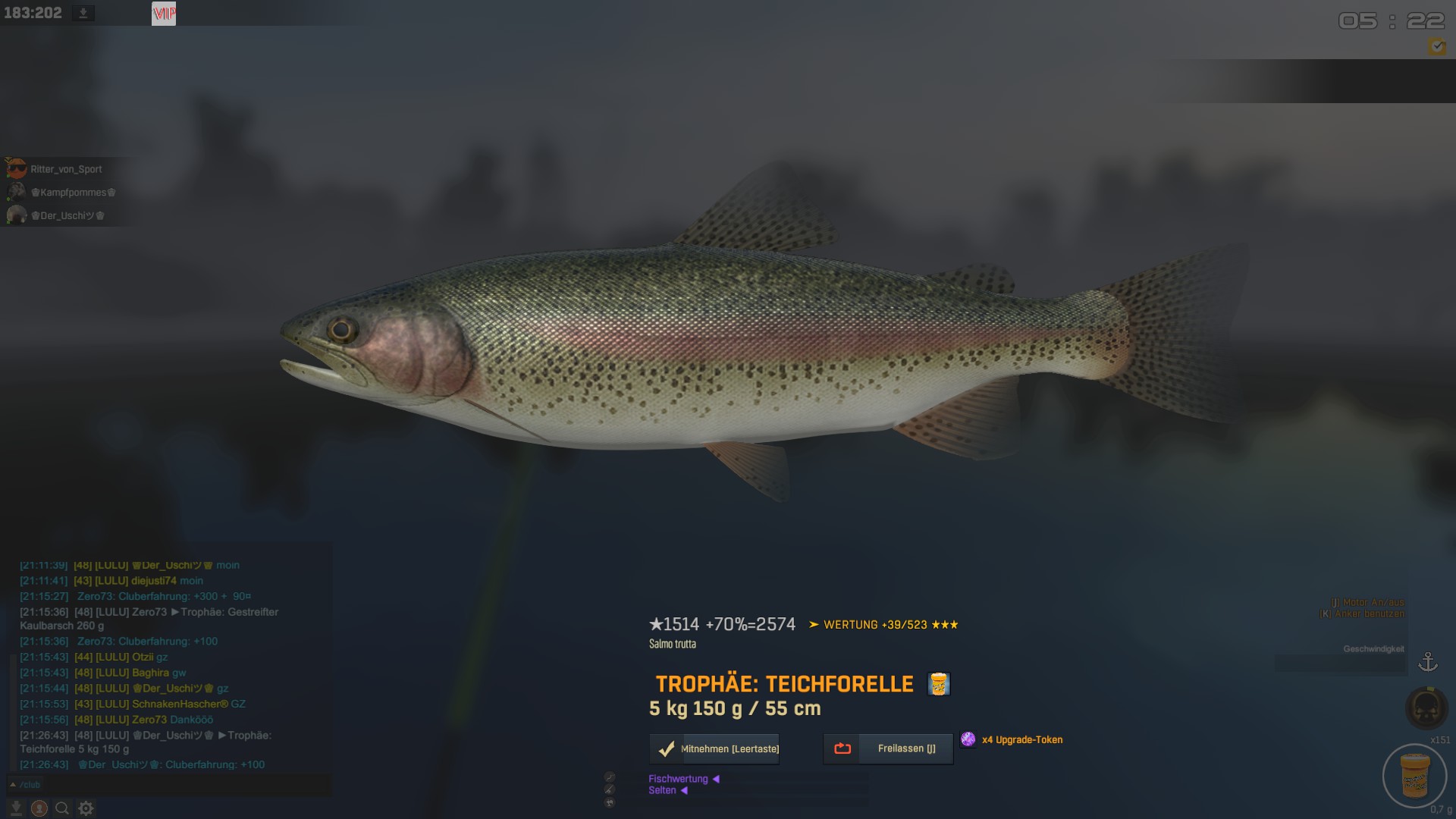Open chat settings via the gear icon
Image resolution: width=1456 pixels, height=819 pixels.
click(x=86, y=808)
